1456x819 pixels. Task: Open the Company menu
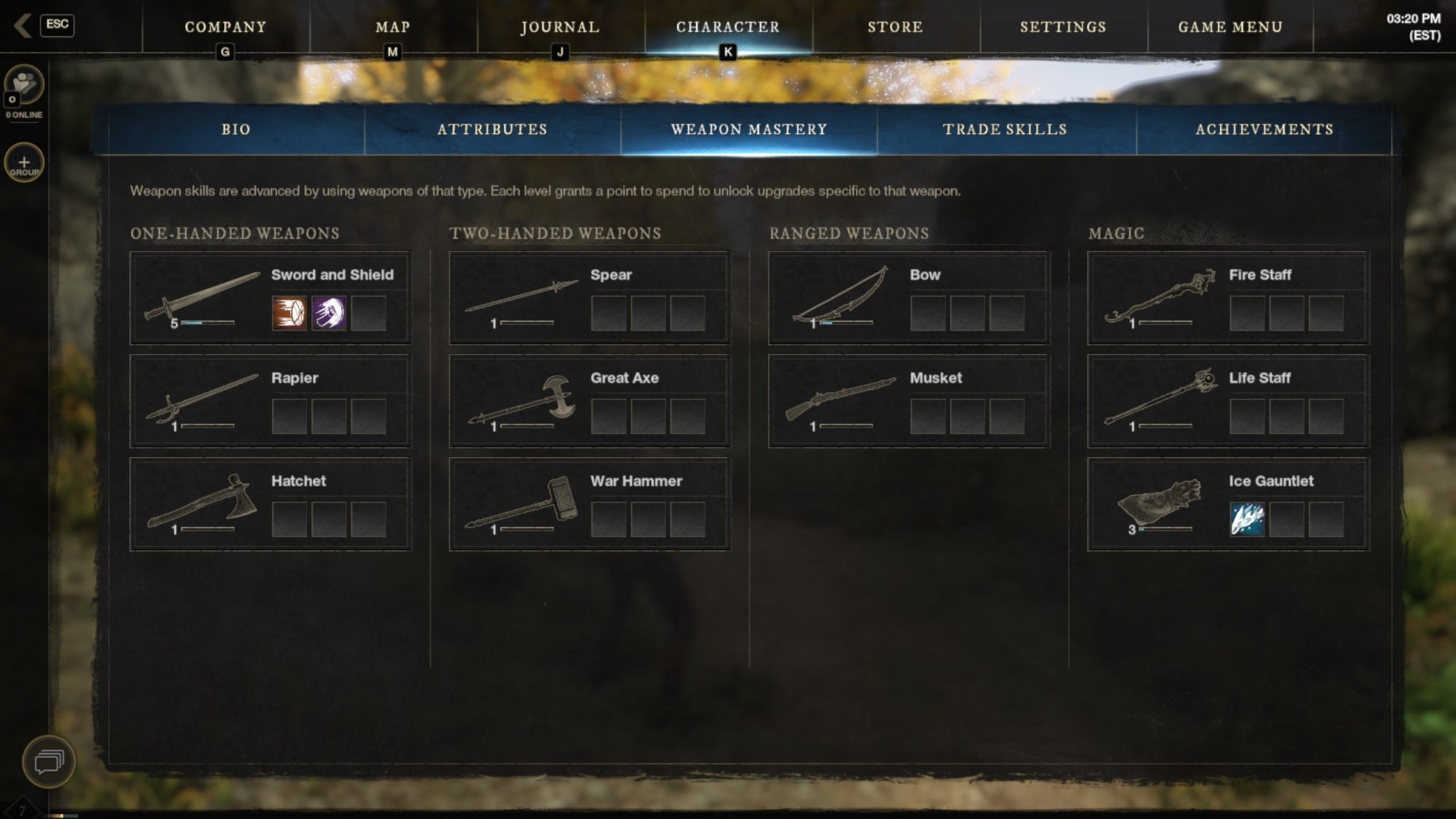tap(225, 27)
